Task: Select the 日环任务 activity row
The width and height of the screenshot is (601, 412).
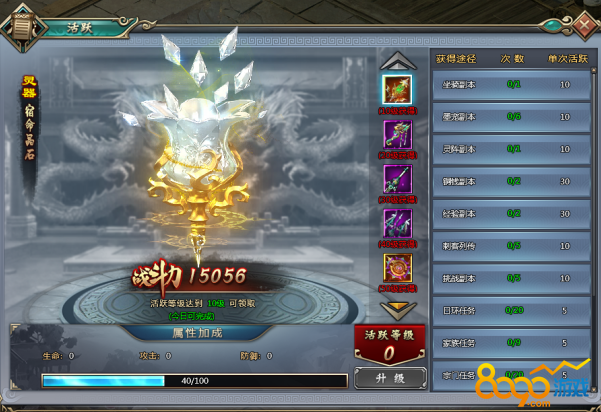Action: (x=510, y=311)
